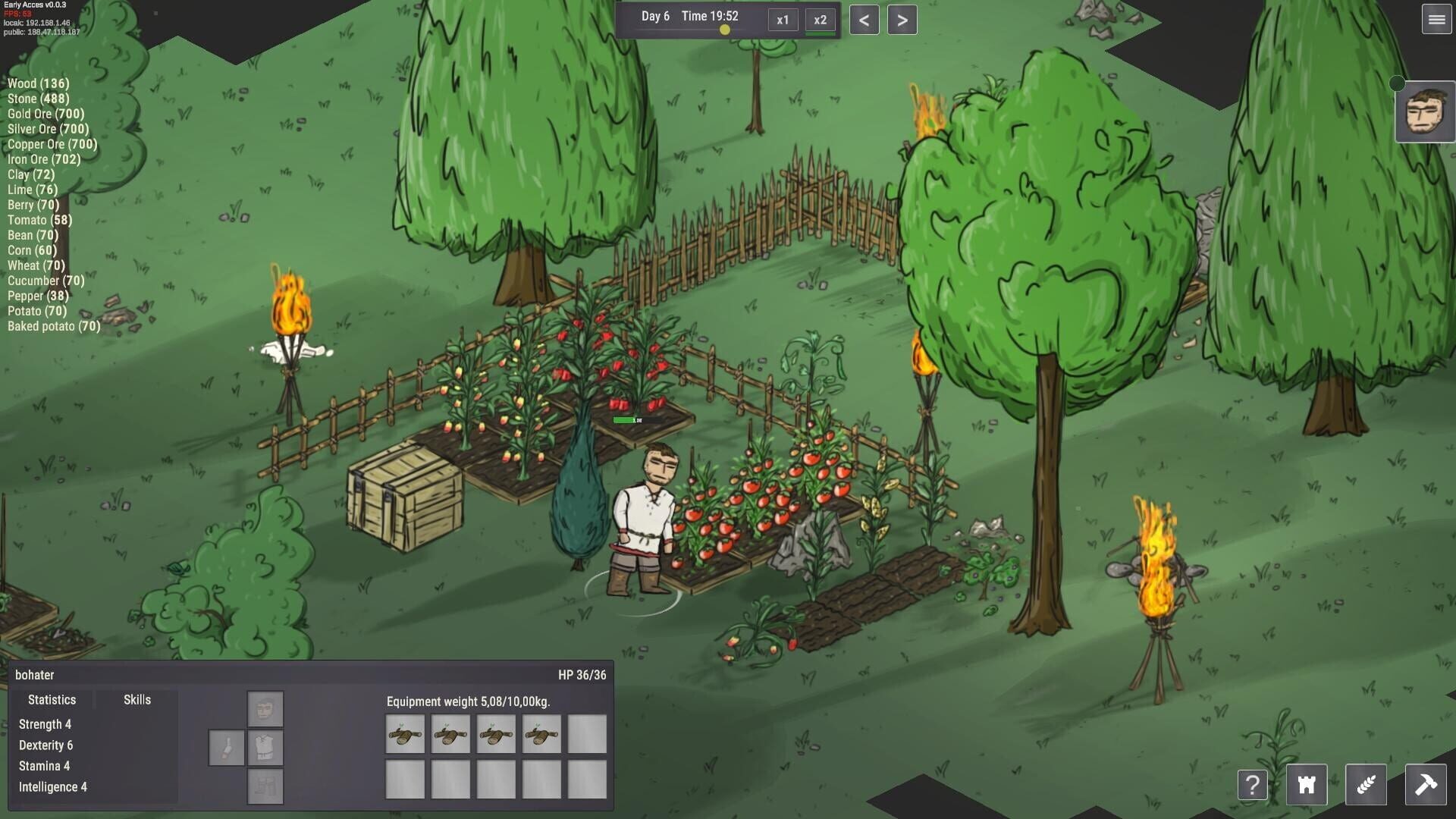Select the head equipment slot
The image size is (1456, 819).
265,708
